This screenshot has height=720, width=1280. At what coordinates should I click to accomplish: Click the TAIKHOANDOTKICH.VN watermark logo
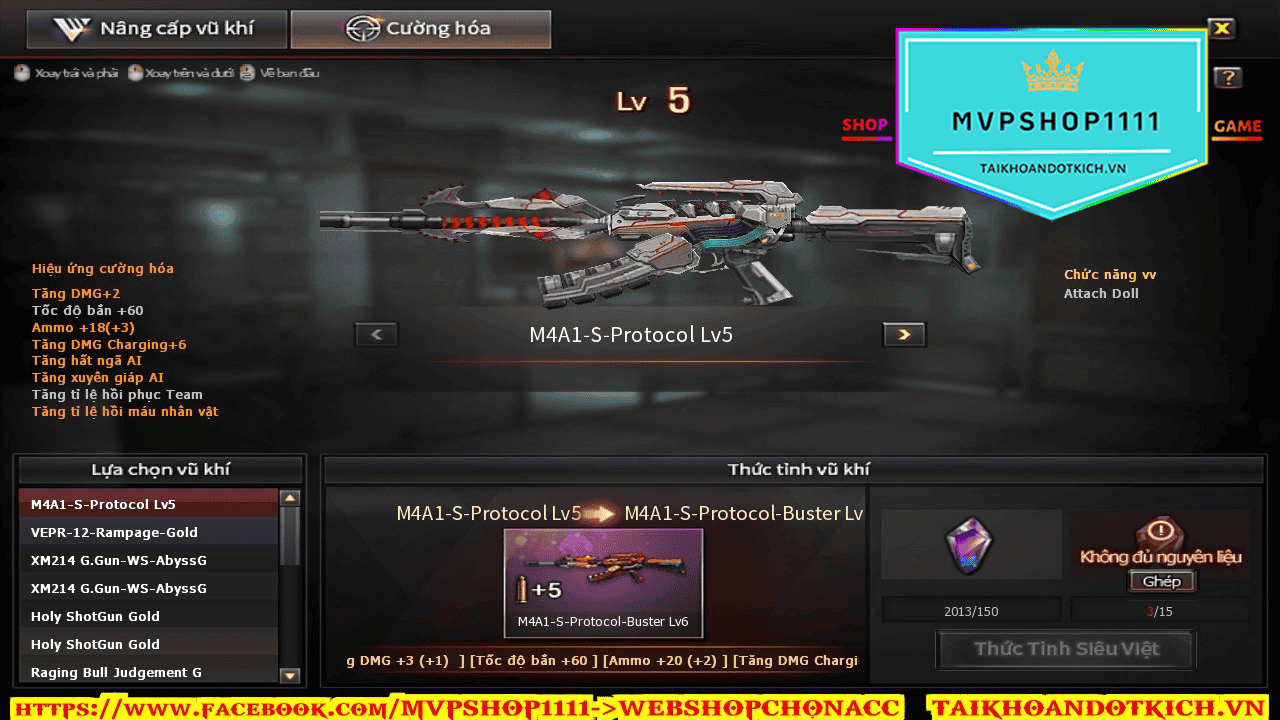point(1052,122)
